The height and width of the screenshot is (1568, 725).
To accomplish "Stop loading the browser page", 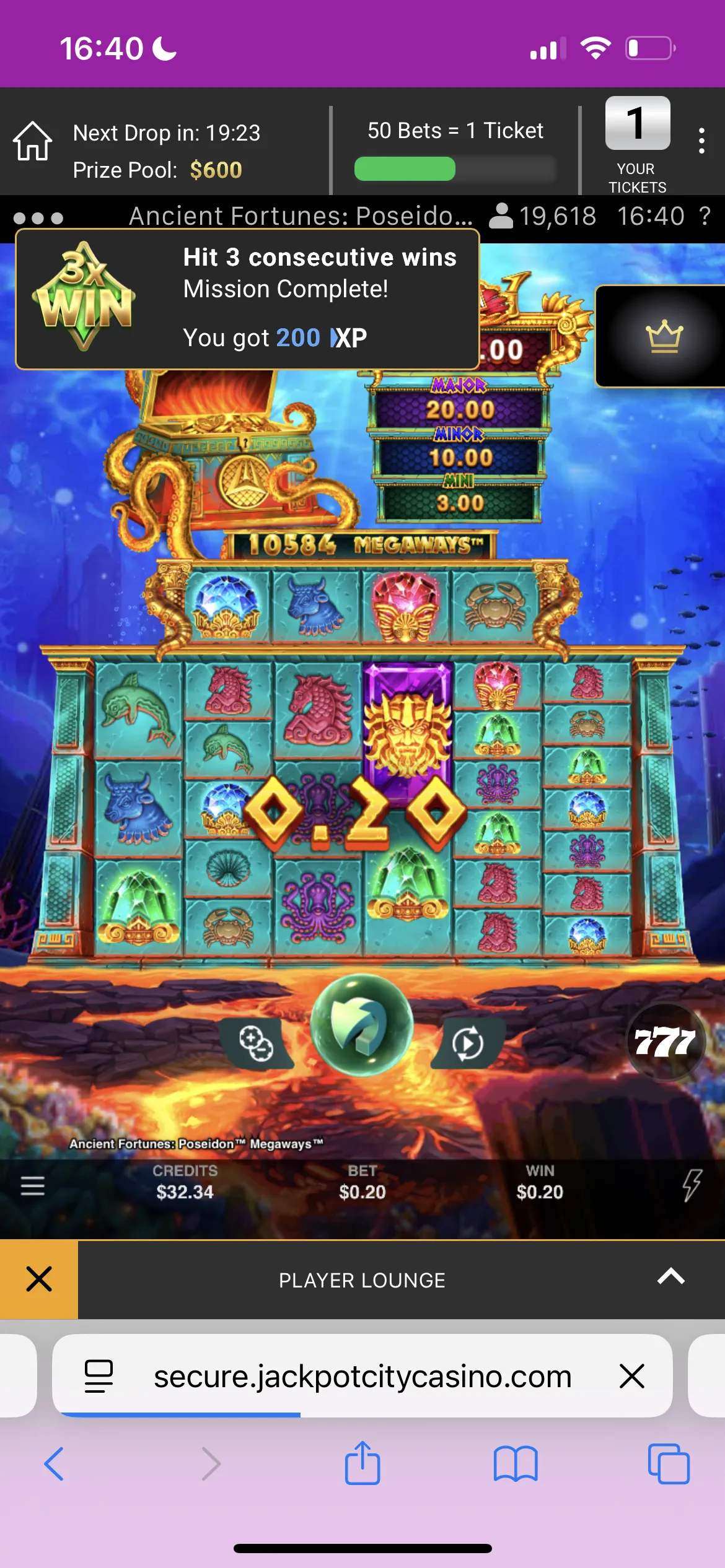I will [x=632, y=1376].
